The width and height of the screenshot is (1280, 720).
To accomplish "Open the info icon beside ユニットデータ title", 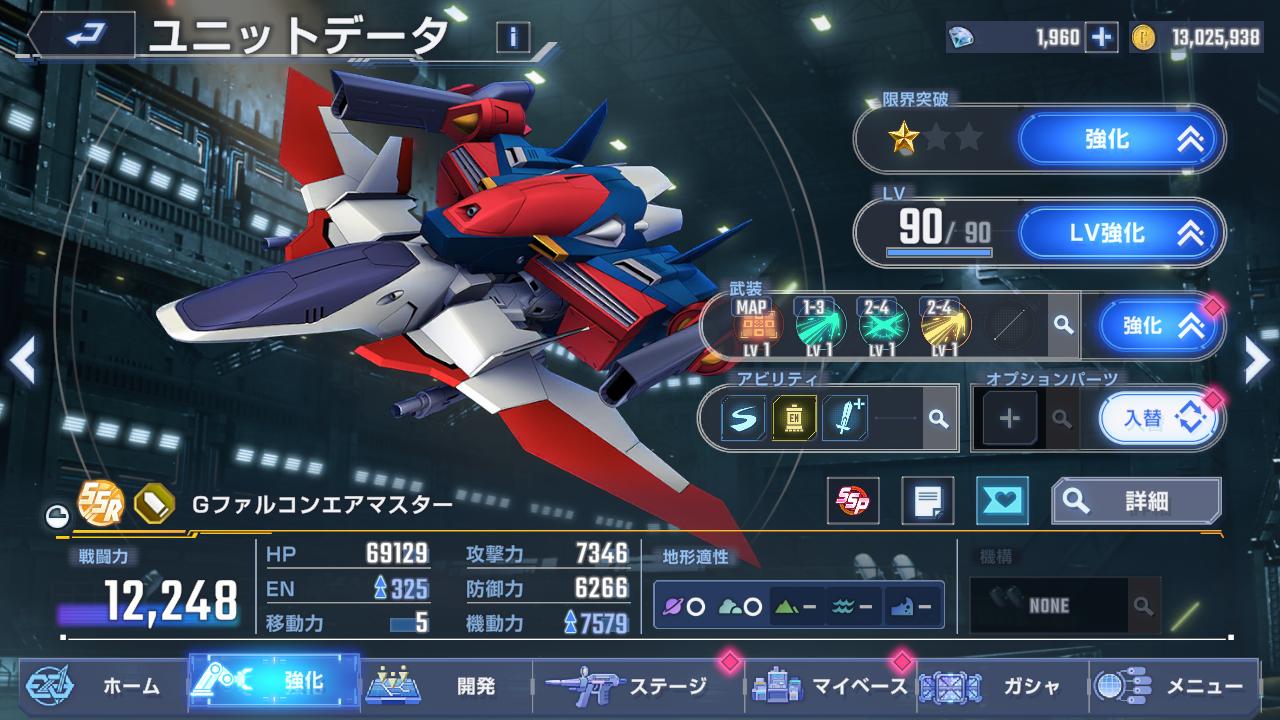I will [x=513, y=38].
